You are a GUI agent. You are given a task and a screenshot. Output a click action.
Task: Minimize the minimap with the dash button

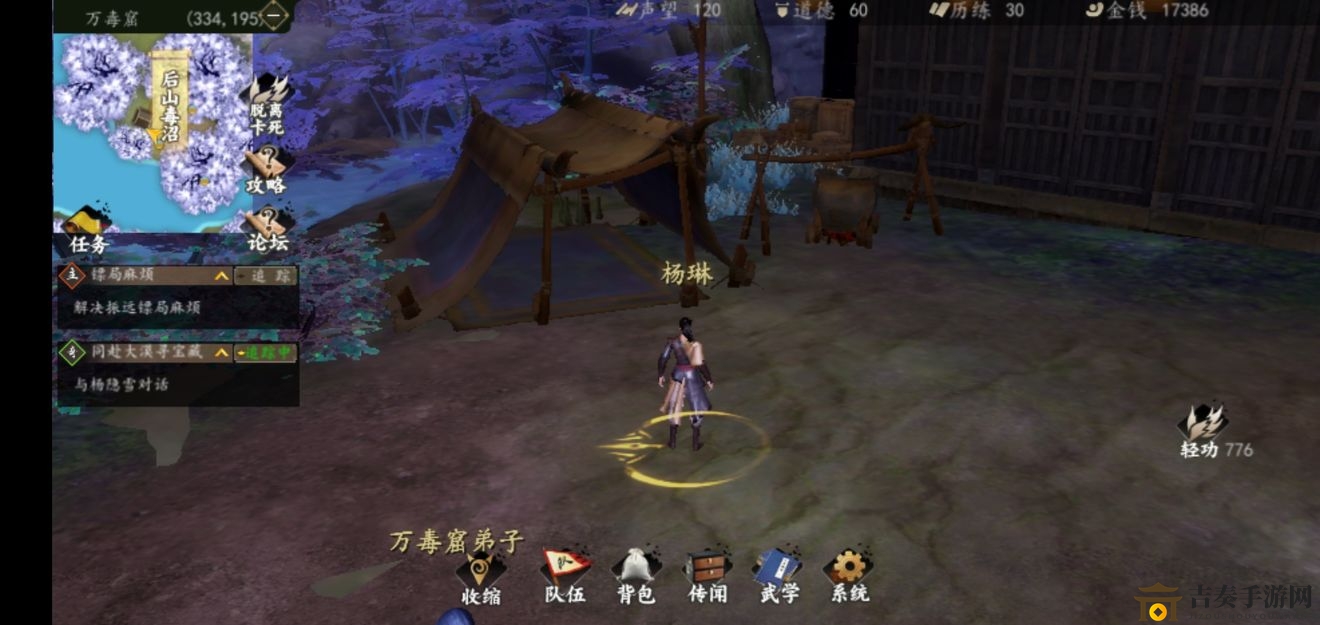click(273, 15)
